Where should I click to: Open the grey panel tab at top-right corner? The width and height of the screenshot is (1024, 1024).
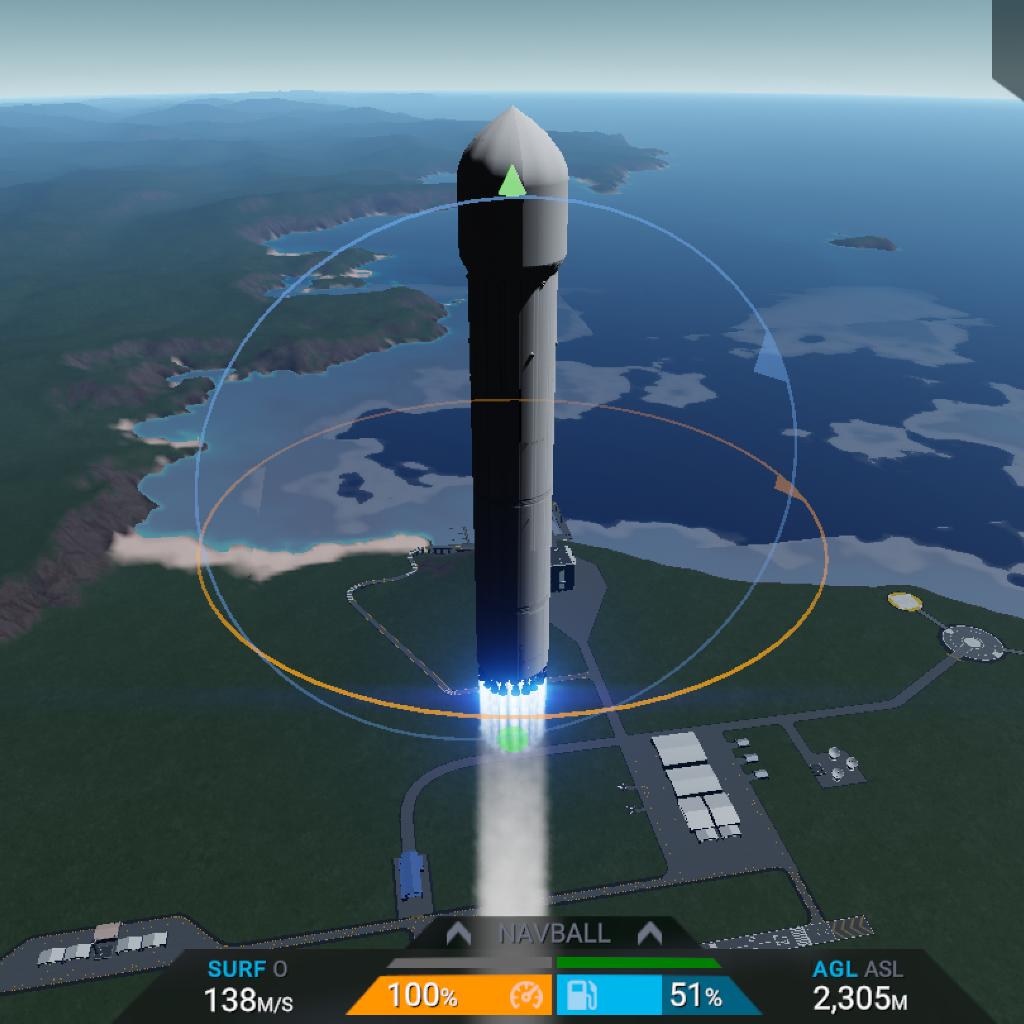click(1008, 40)
